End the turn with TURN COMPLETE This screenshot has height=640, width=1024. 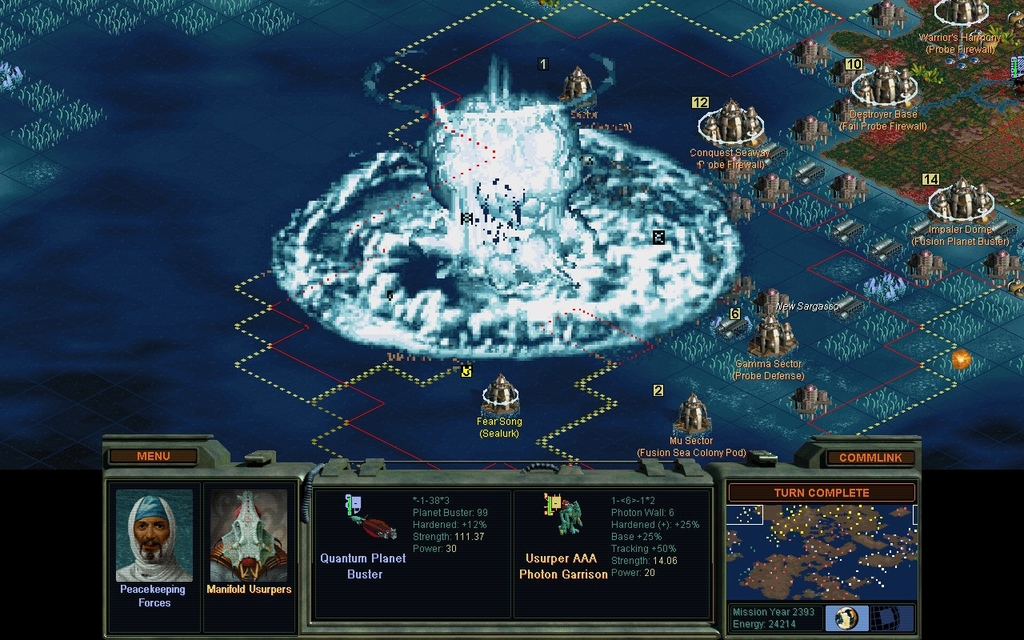tap(821, 493)
